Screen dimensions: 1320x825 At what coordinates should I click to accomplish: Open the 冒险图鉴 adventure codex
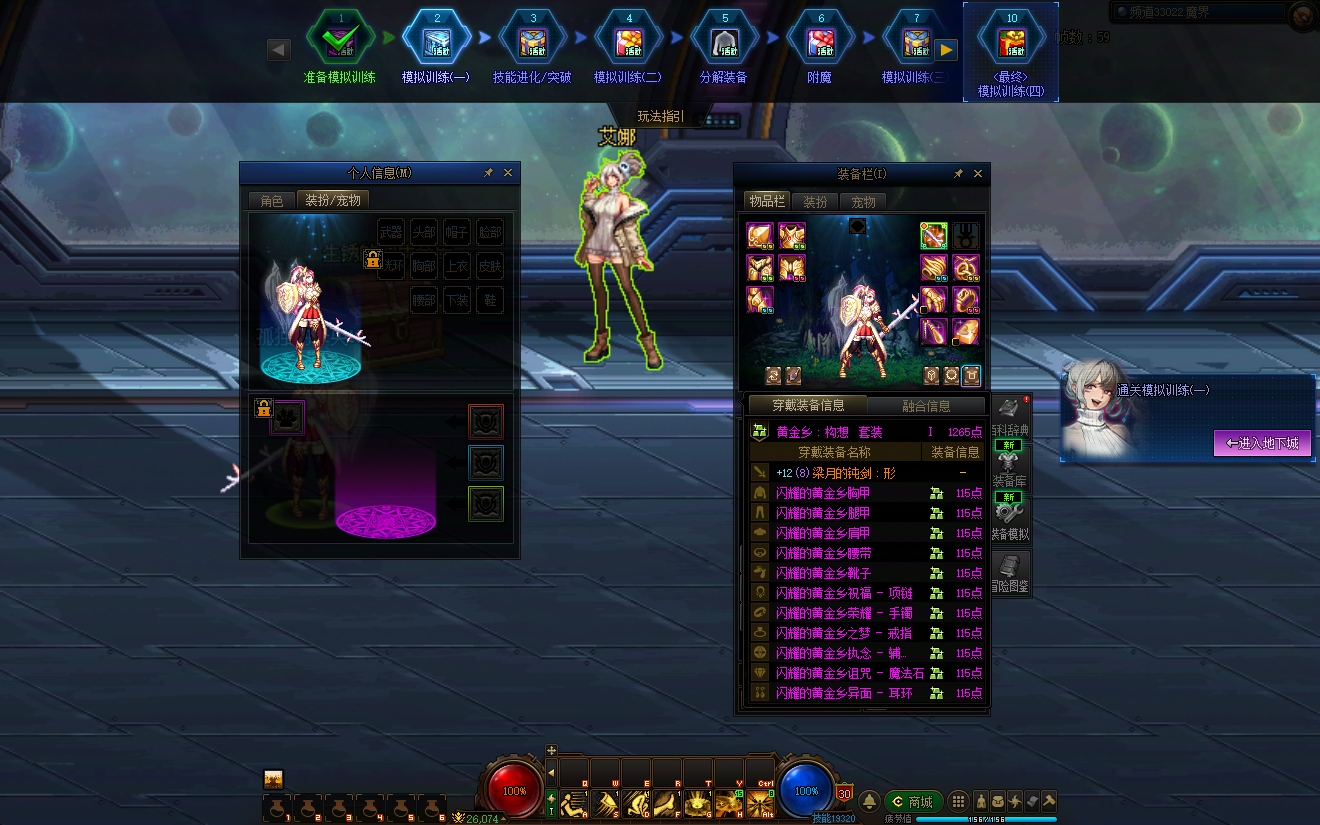click(x=1009, y=574)
